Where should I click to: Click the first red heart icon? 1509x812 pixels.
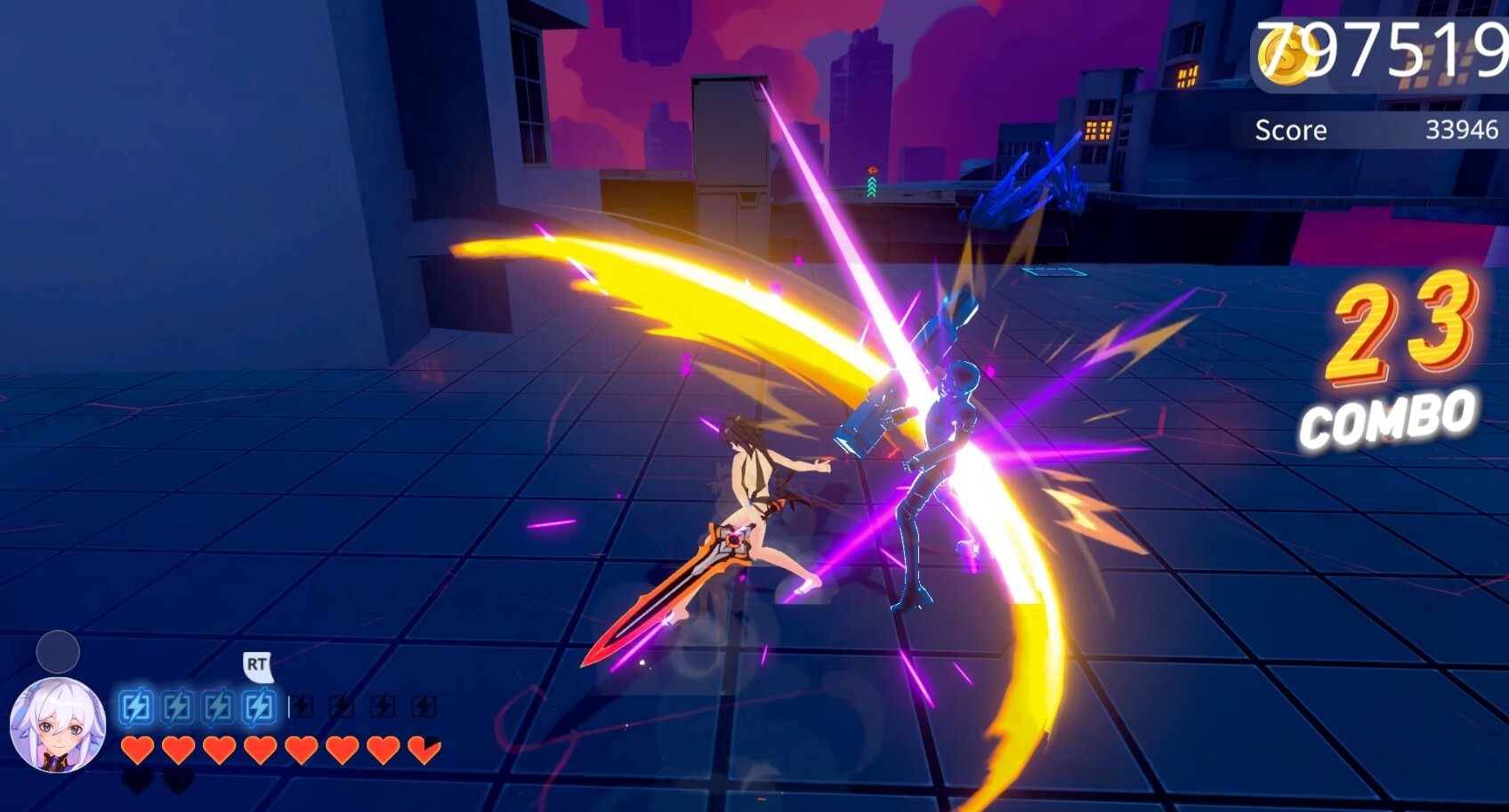tap(135, 750)
